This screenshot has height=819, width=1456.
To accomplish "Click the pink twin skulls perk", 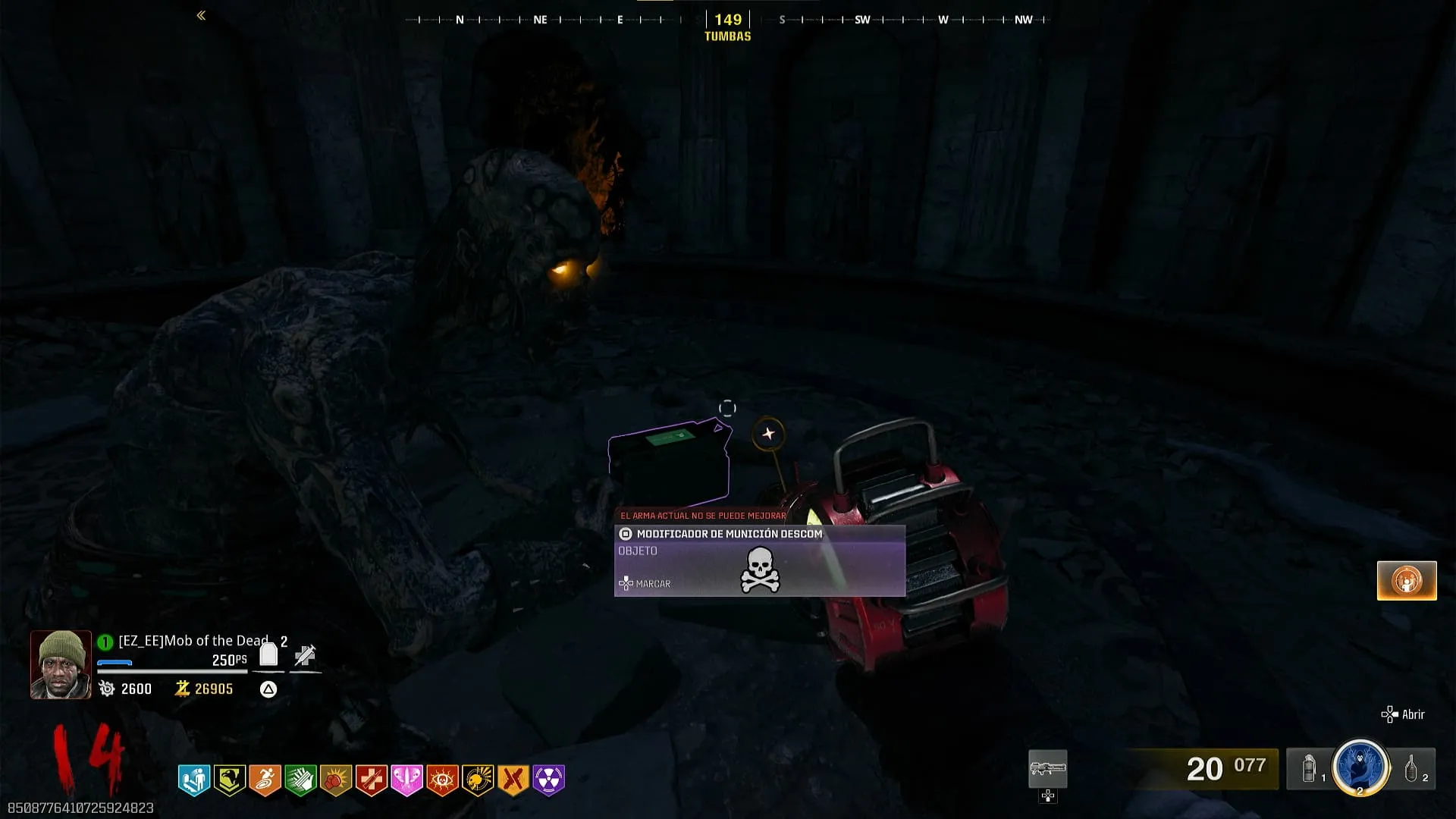I will [406, 780].
